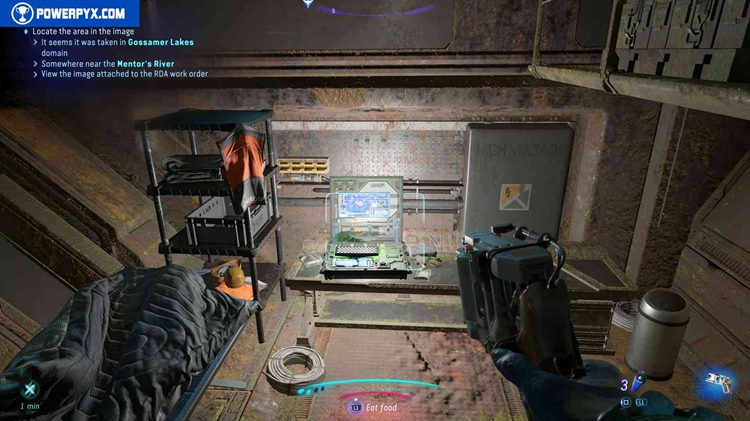Screen dimensions: 750x421
Task: Click the PowerPyx.com logo overlay
Action: [68, 14]
